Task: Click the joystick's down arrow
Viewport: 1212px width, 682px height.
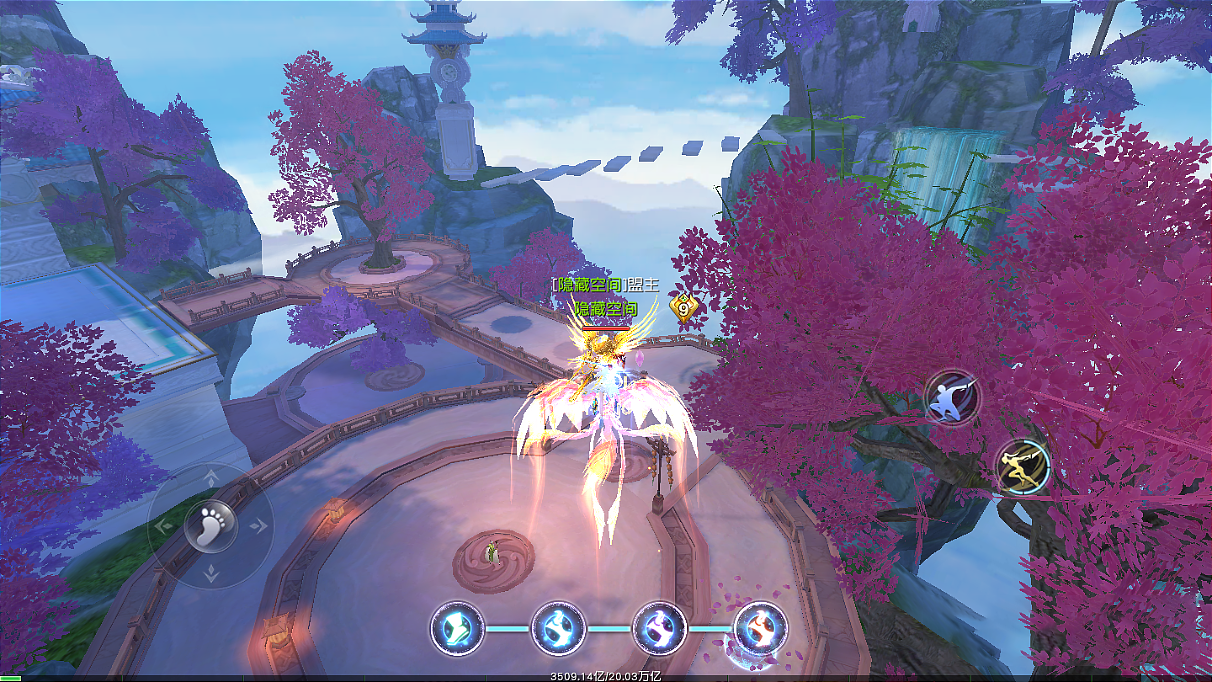Action: [x=211, y=572]
